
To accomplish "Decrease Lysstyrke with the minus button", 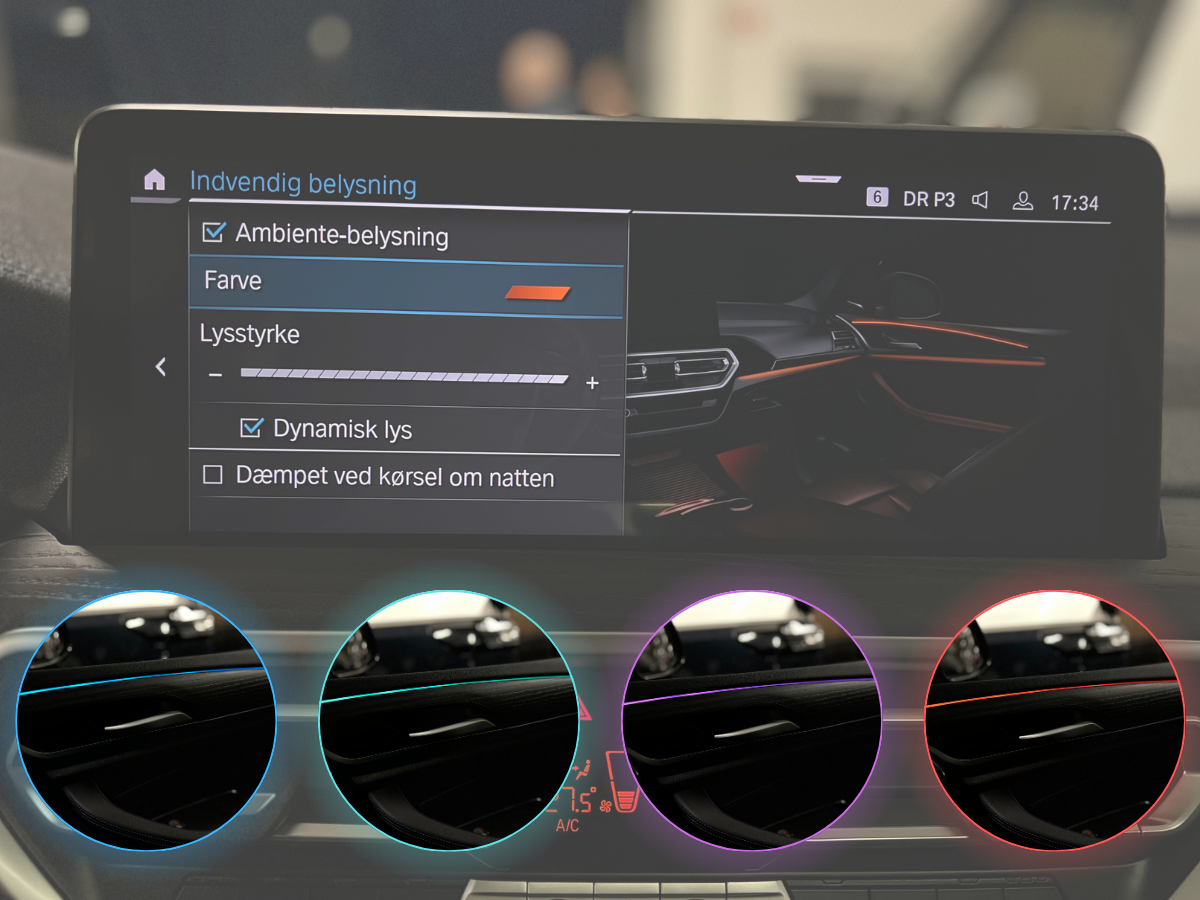I will click(215, 376).
